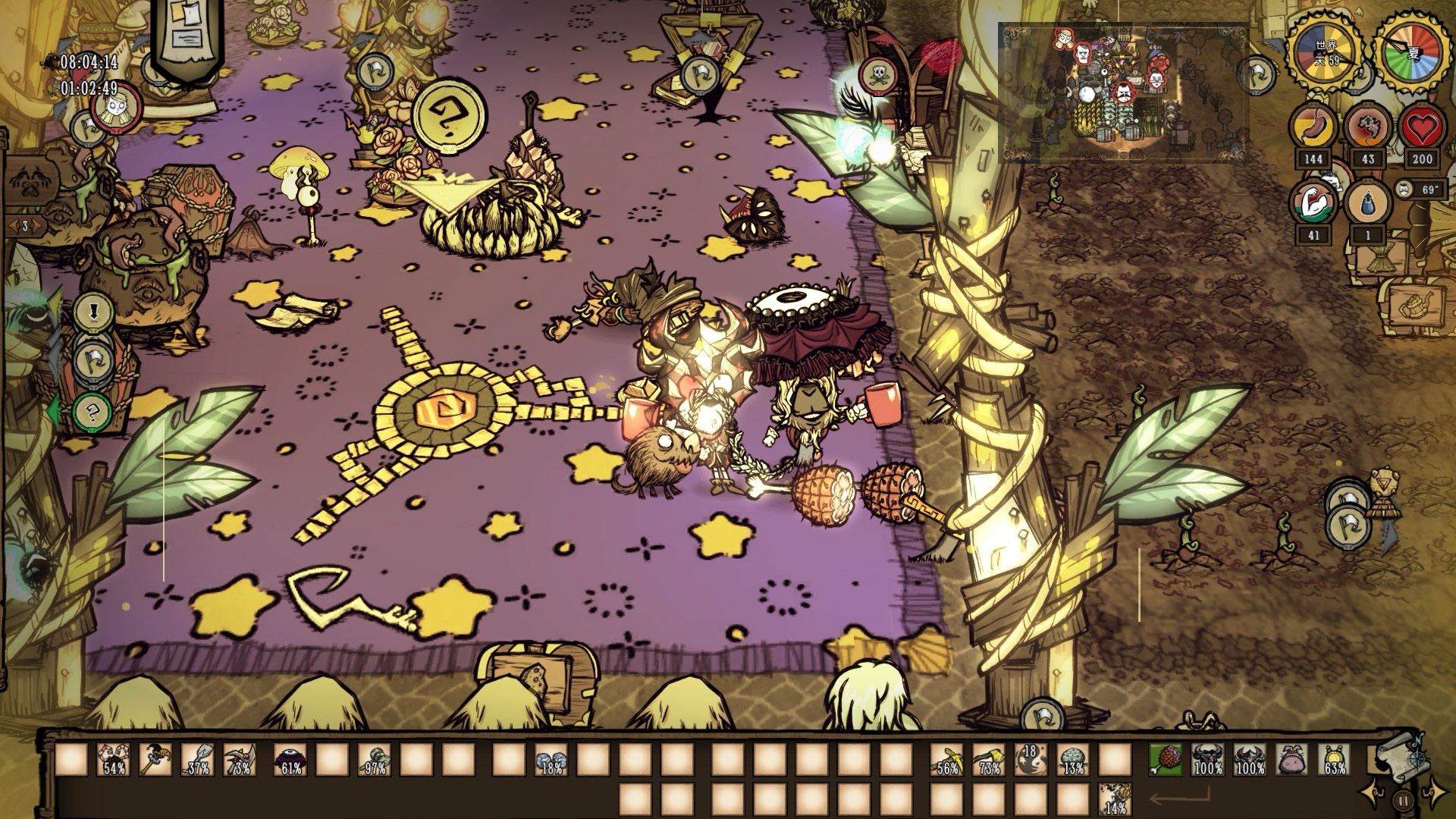This screenshot has width=1456, height=819.
Task: Select the equipped ham bat slot
Action: pos(1166,759)
